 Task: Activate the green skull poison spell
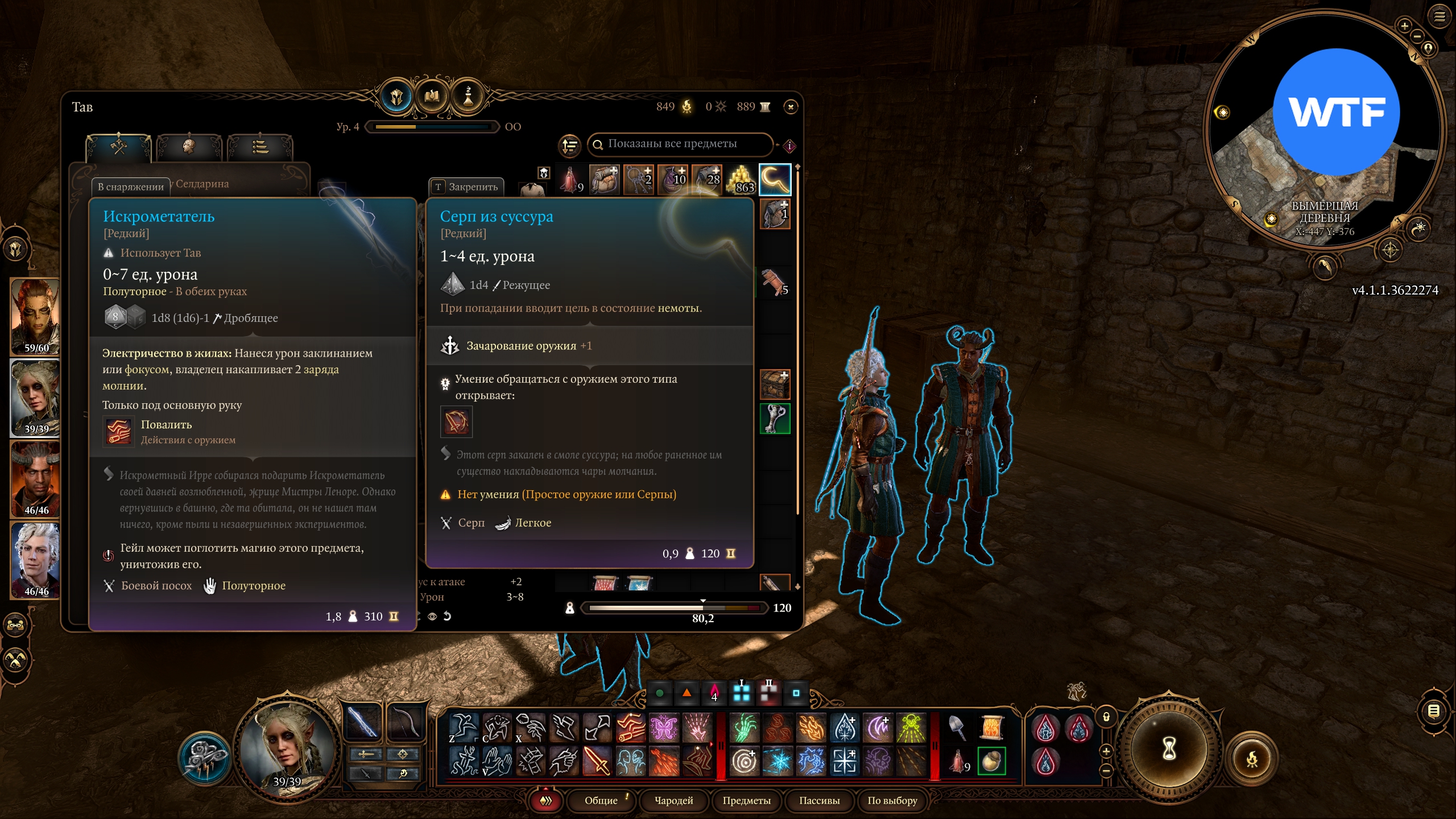(911, 727)
